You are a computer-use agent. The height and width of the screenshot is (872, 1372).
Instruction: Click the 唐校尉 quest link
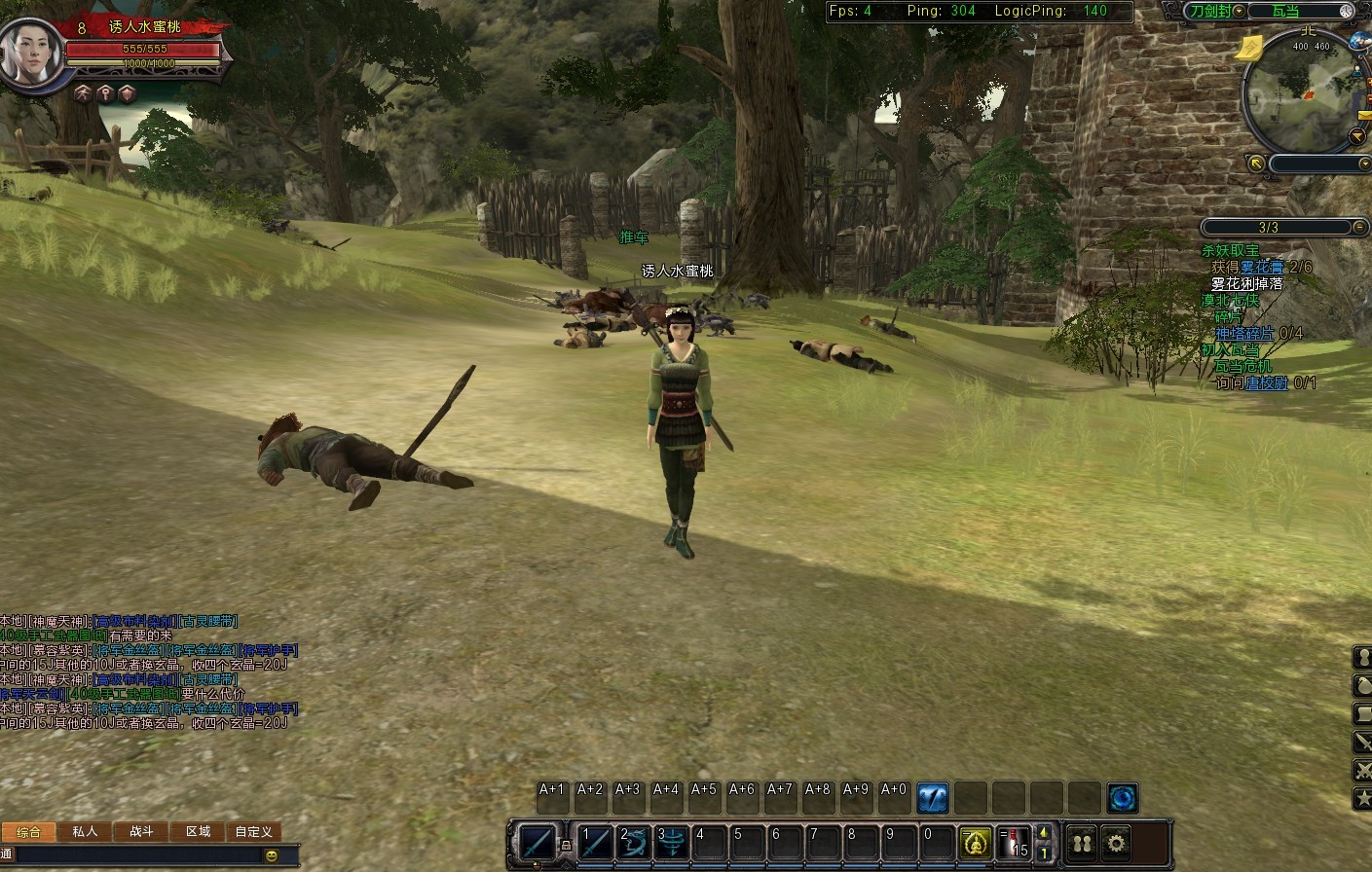tap(1267, 383)
